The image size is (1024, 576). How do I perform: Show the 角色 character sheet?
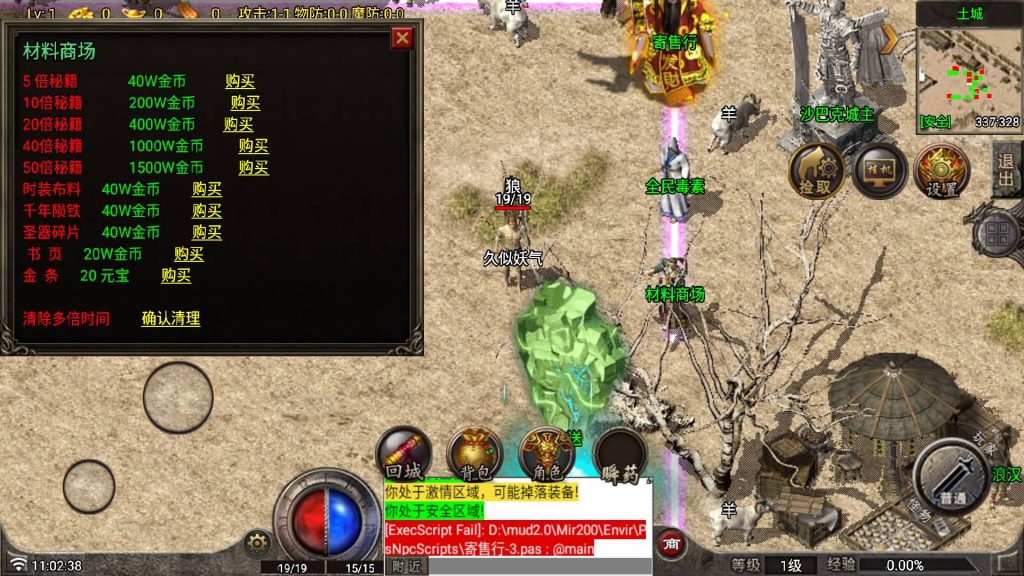click(546, 455)
